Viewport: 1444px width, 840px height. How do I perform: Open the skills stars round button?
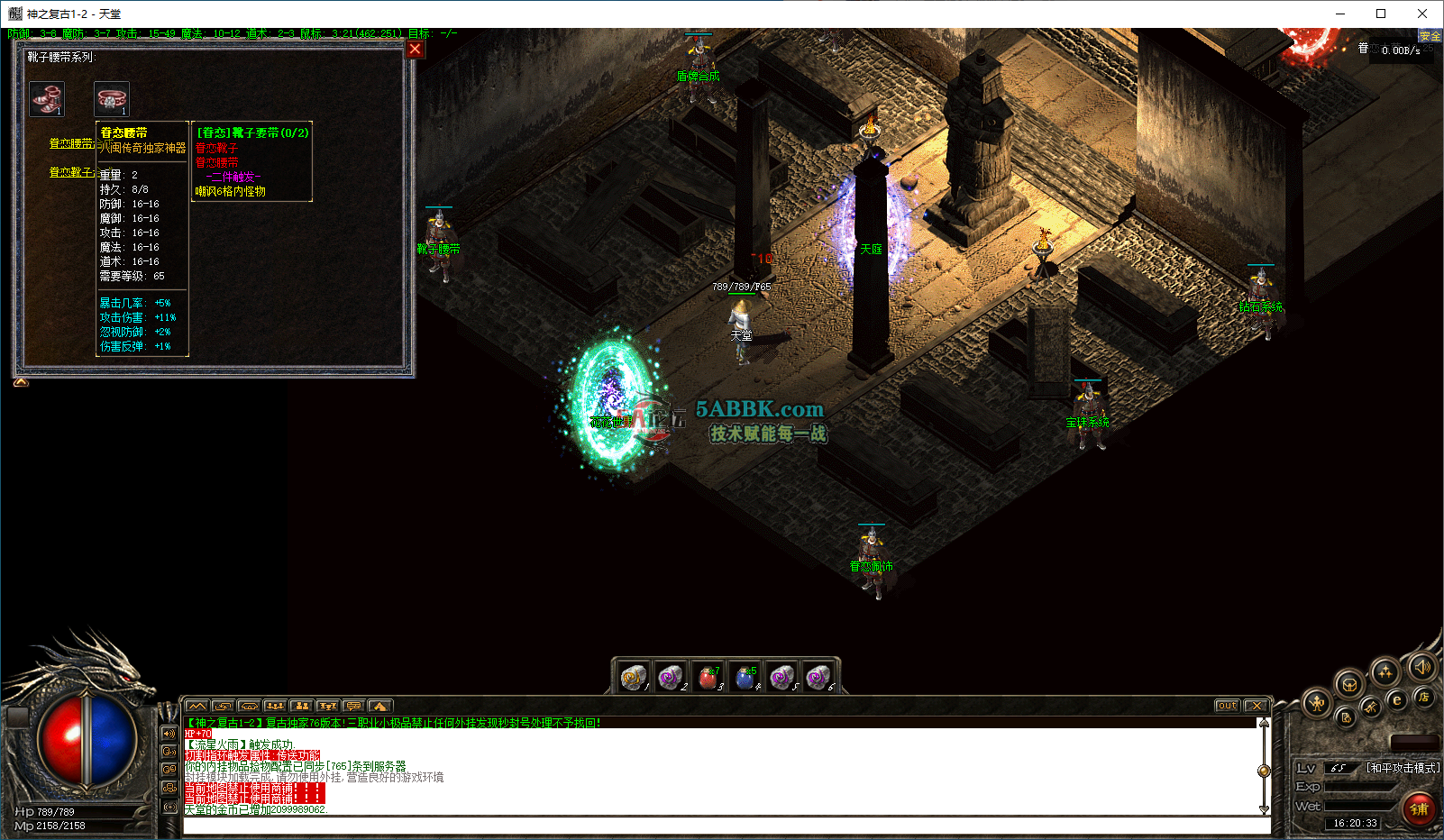1385,671
